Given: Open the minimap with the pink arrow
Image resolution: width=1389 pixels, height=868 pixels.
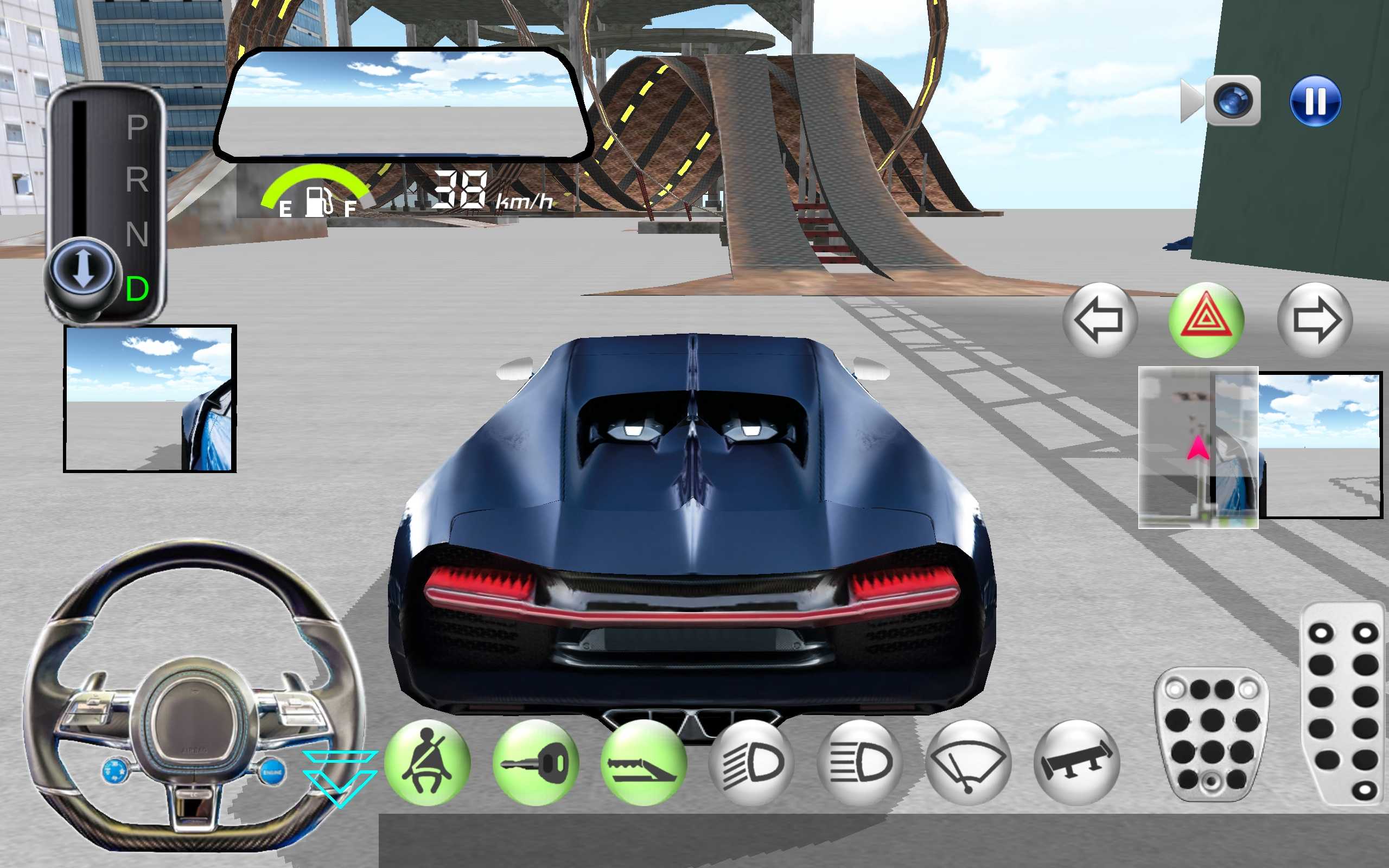Looking at the screenshot, I should (1198, 447).
